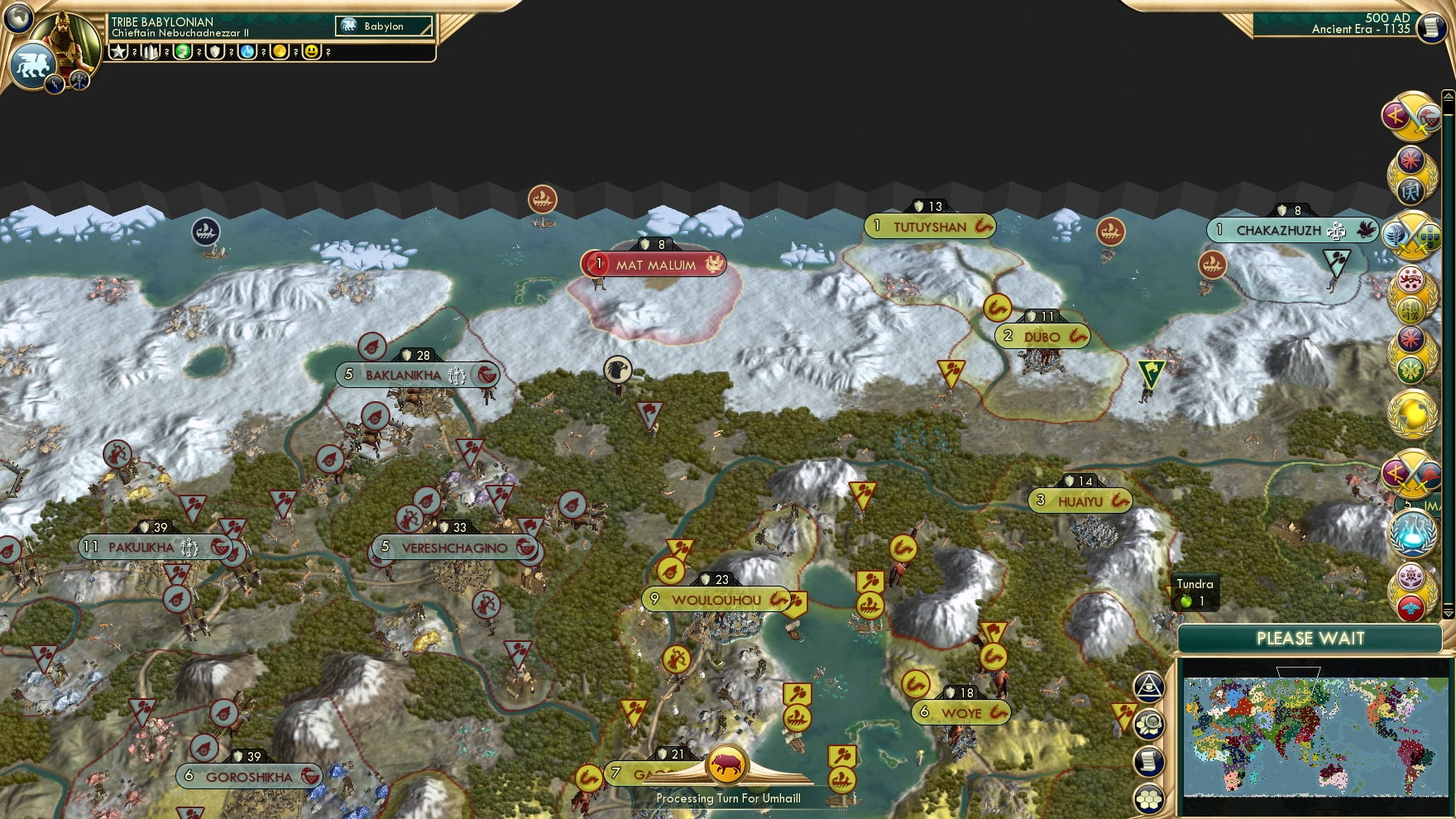
Task: Open the gold coin treasury display
Action: [x=279, y=52]
